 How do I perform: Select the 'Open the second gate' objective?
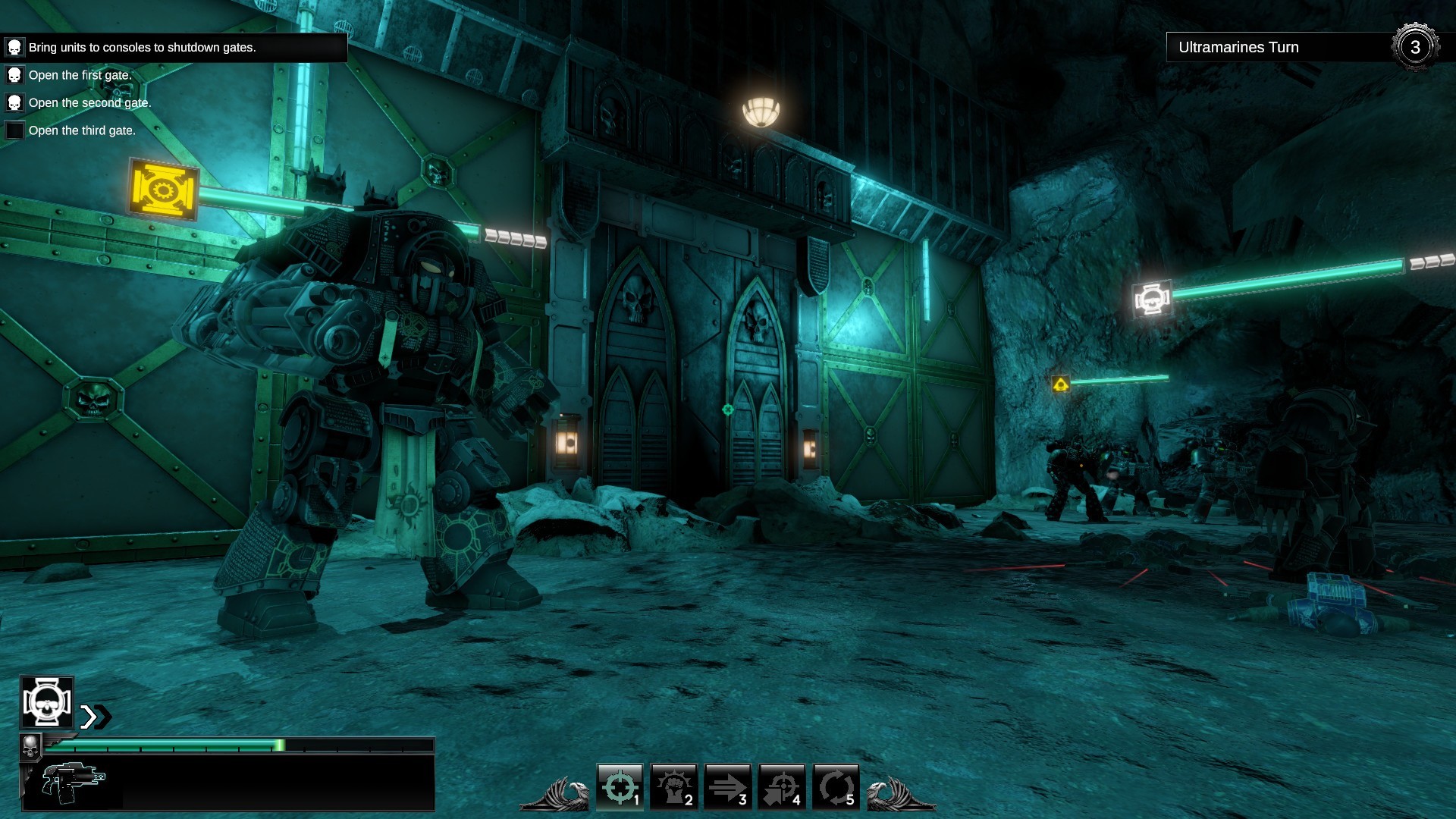point(89,102)
